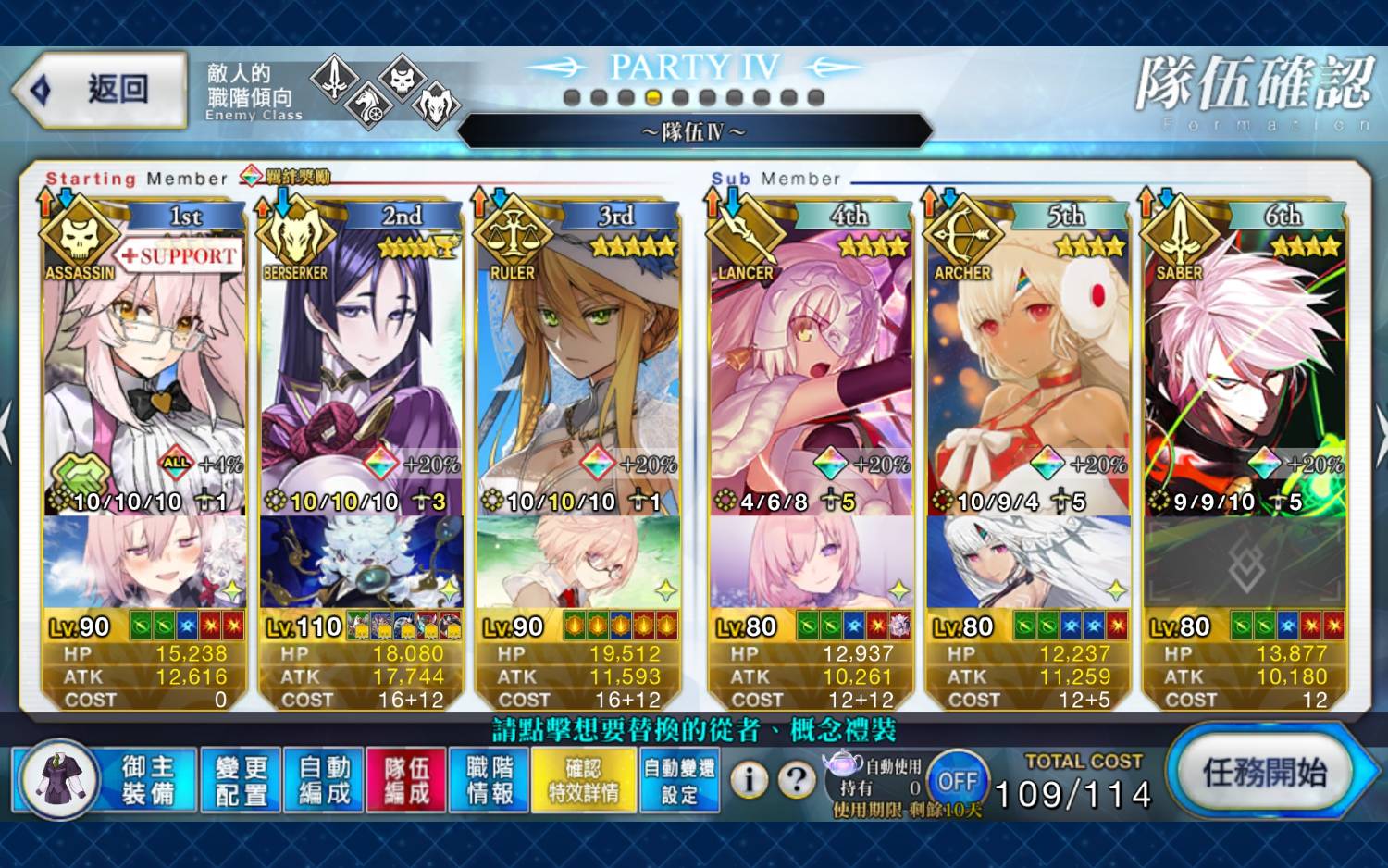Select the 2nd Berserker servant card

click(x=361, y=370)
